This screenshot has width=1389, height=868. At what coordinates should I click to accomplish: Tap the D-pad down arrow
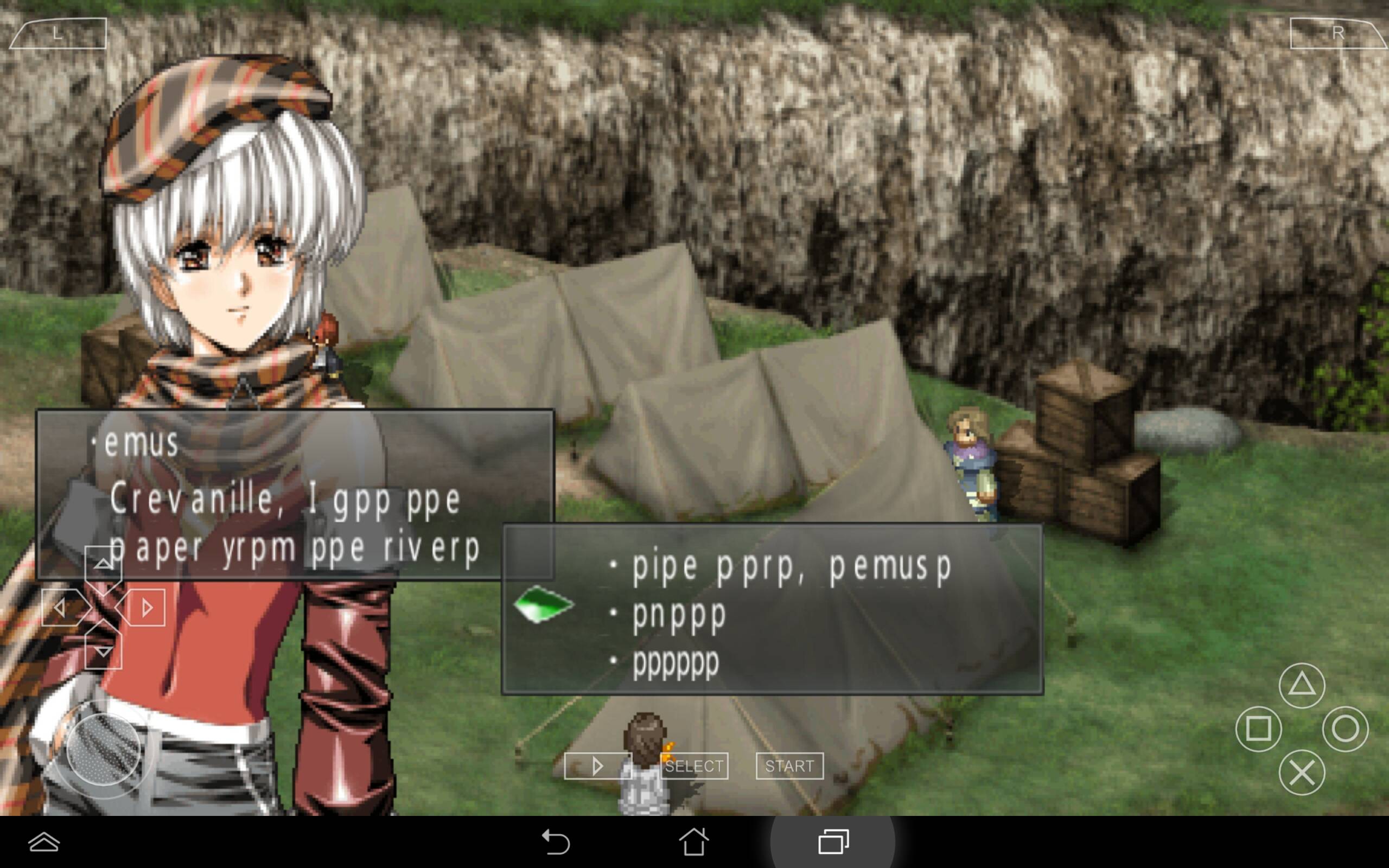(x=103, y=651)
